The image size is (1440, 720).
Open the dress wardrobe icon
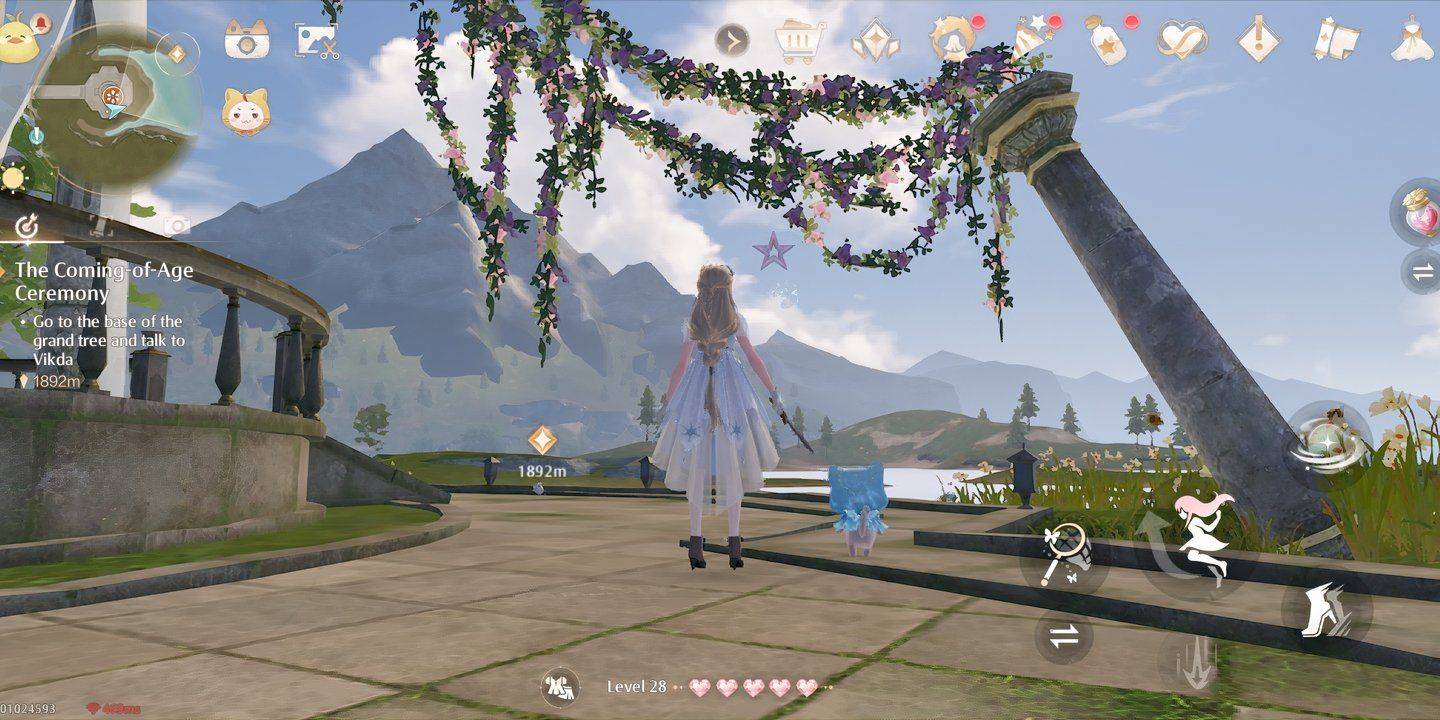1413,40
